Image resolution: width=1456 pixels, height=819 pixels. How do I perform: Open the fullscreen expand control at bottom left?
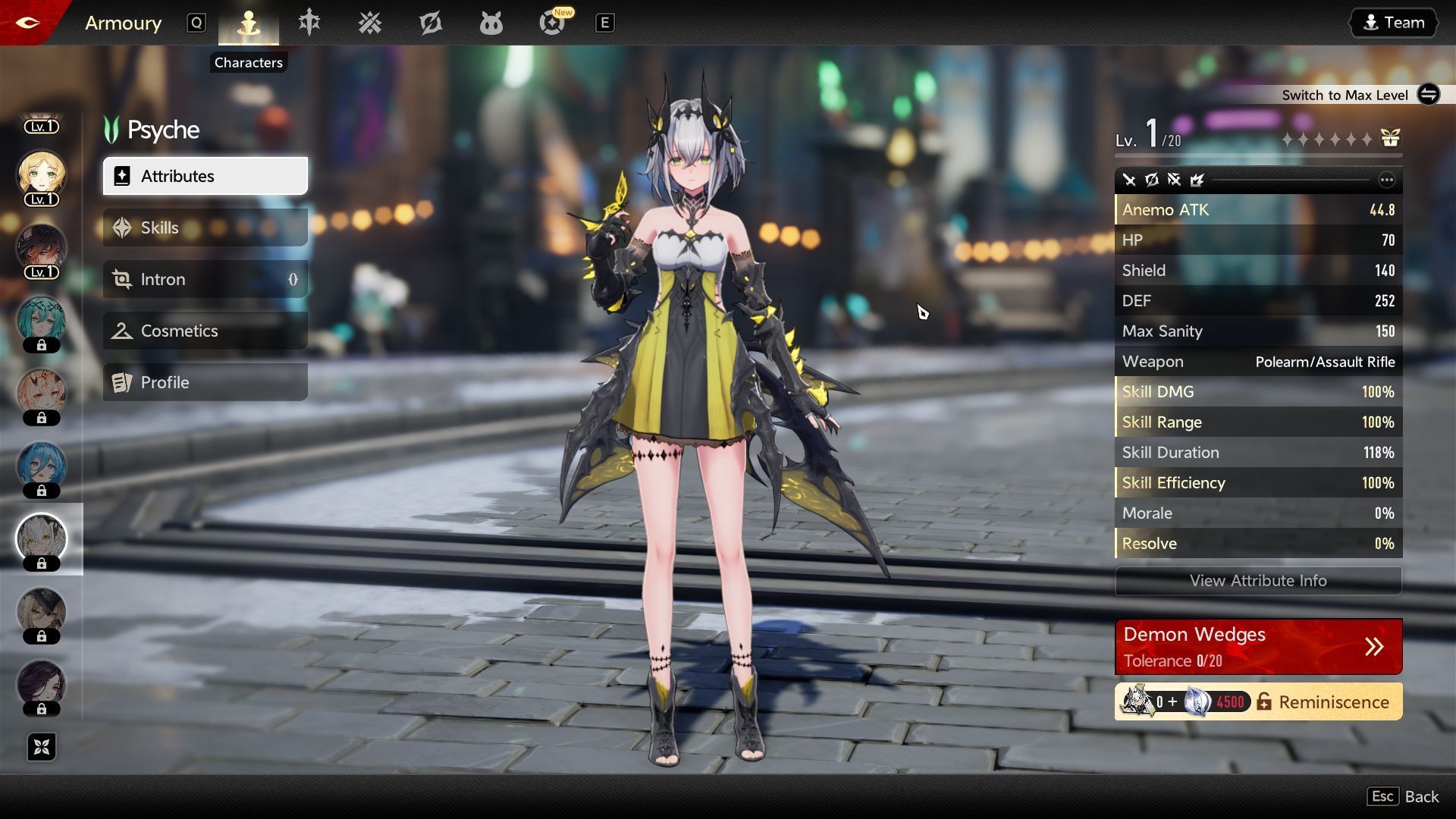pos(42,747)
